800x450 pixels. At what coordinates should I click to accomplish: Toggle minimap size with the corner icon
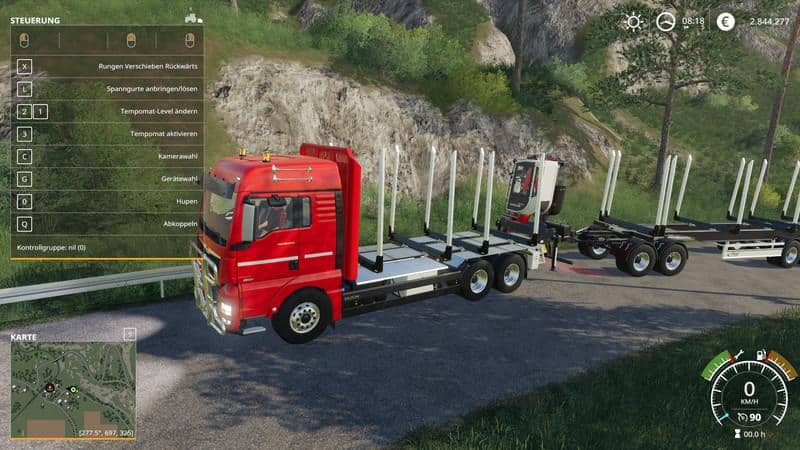point(129,334)
